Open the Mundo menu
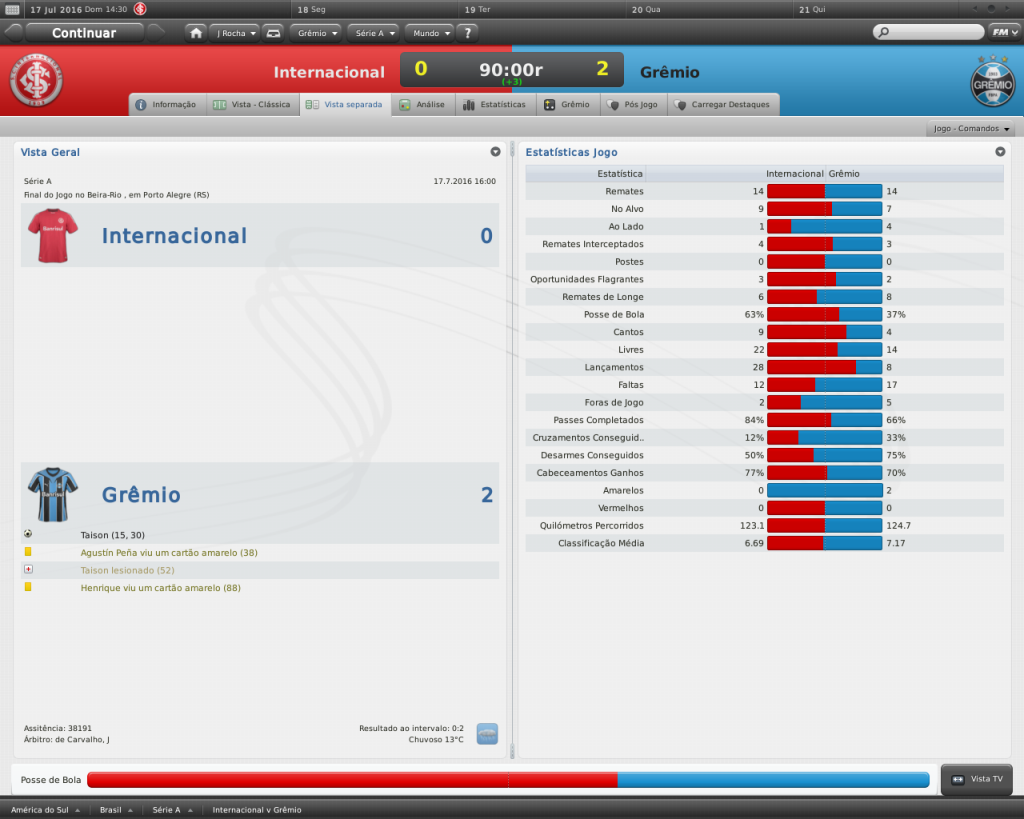 coord(429,33)
